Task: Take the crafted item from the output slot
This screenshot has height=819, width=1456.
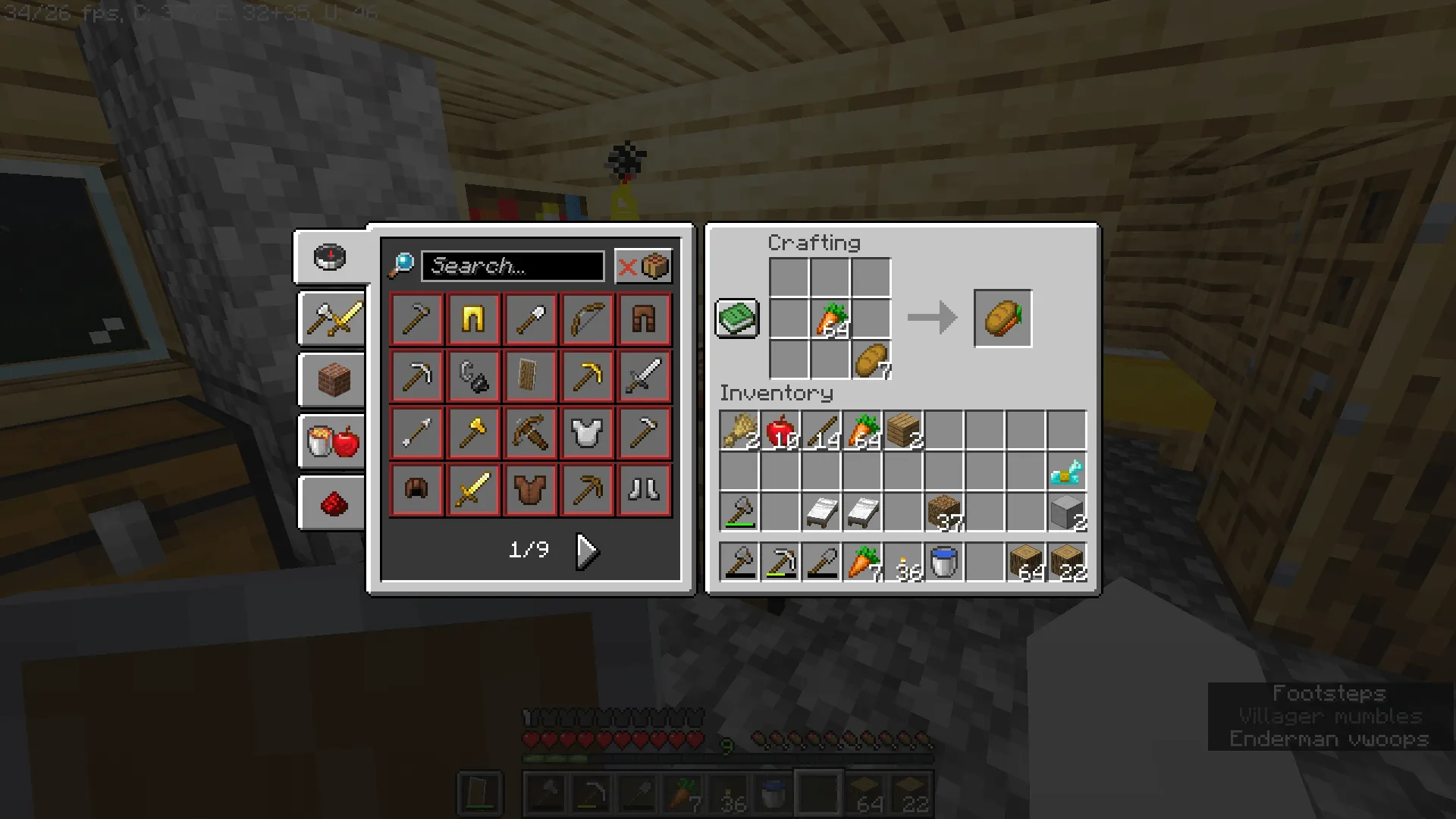Action: 1003,318
